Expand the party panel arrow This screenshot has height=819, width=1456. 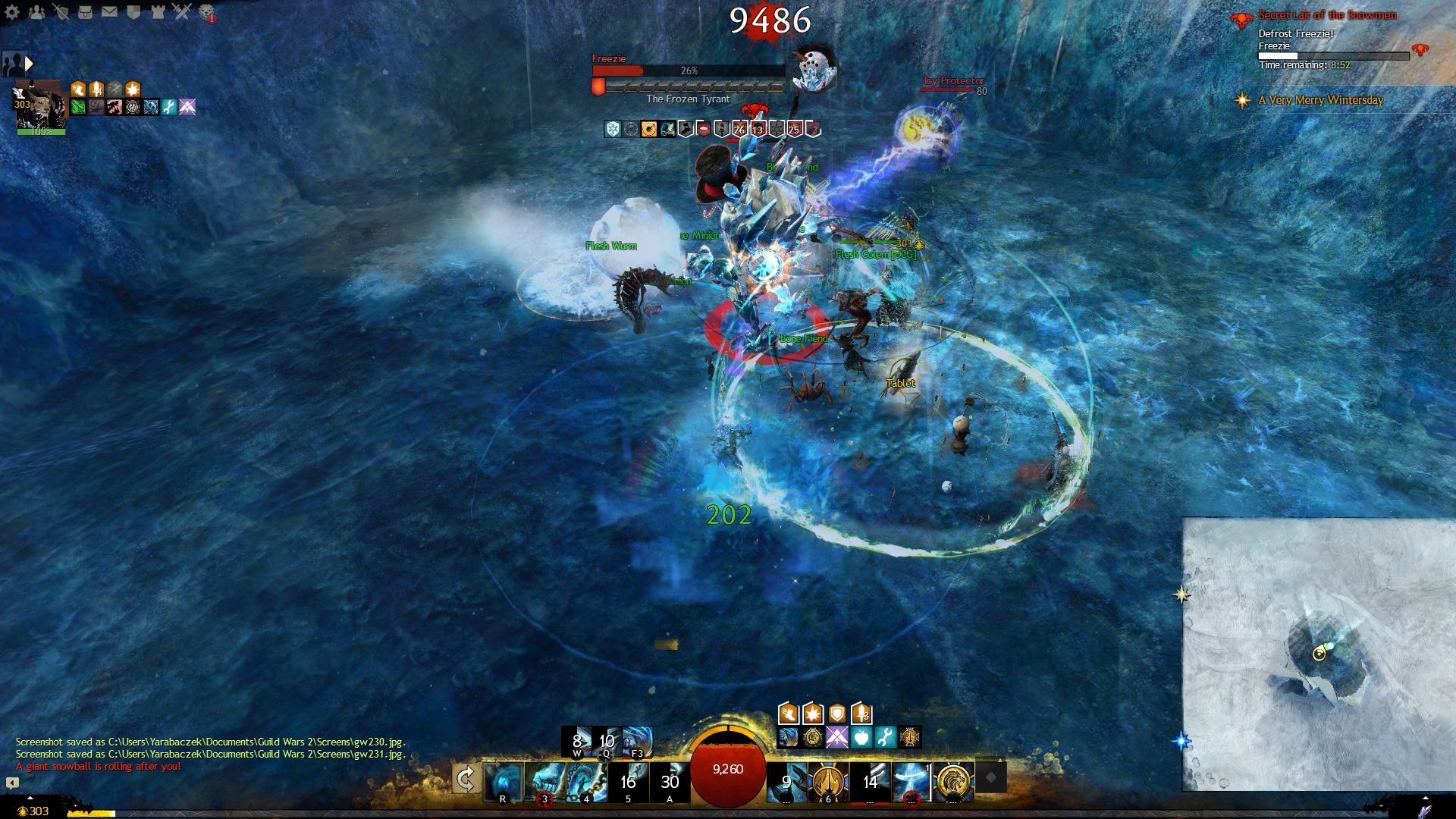tap(29, 64)
